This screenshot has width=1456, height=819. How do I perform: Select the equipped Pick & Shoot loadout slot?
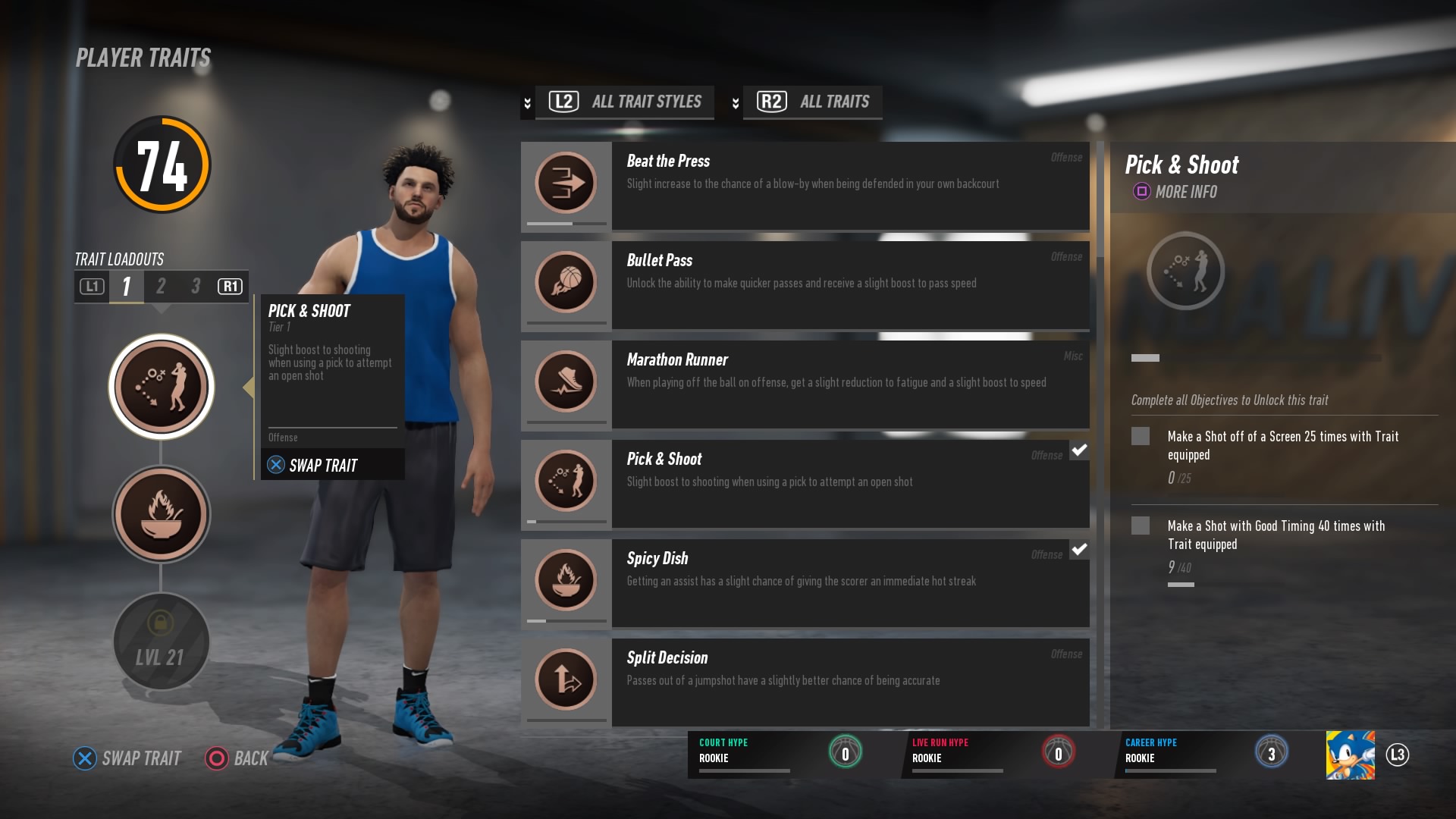(161, 386)
